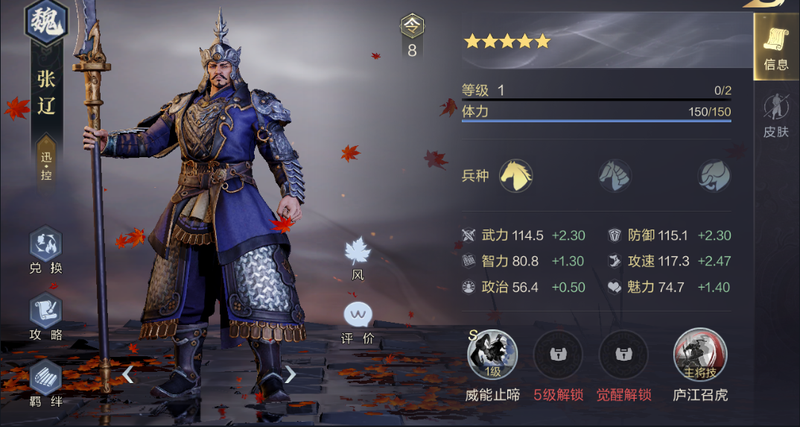The image size is (800, 427).
Task: Select the 风 maple leaf icon
Action: [357, 251]
